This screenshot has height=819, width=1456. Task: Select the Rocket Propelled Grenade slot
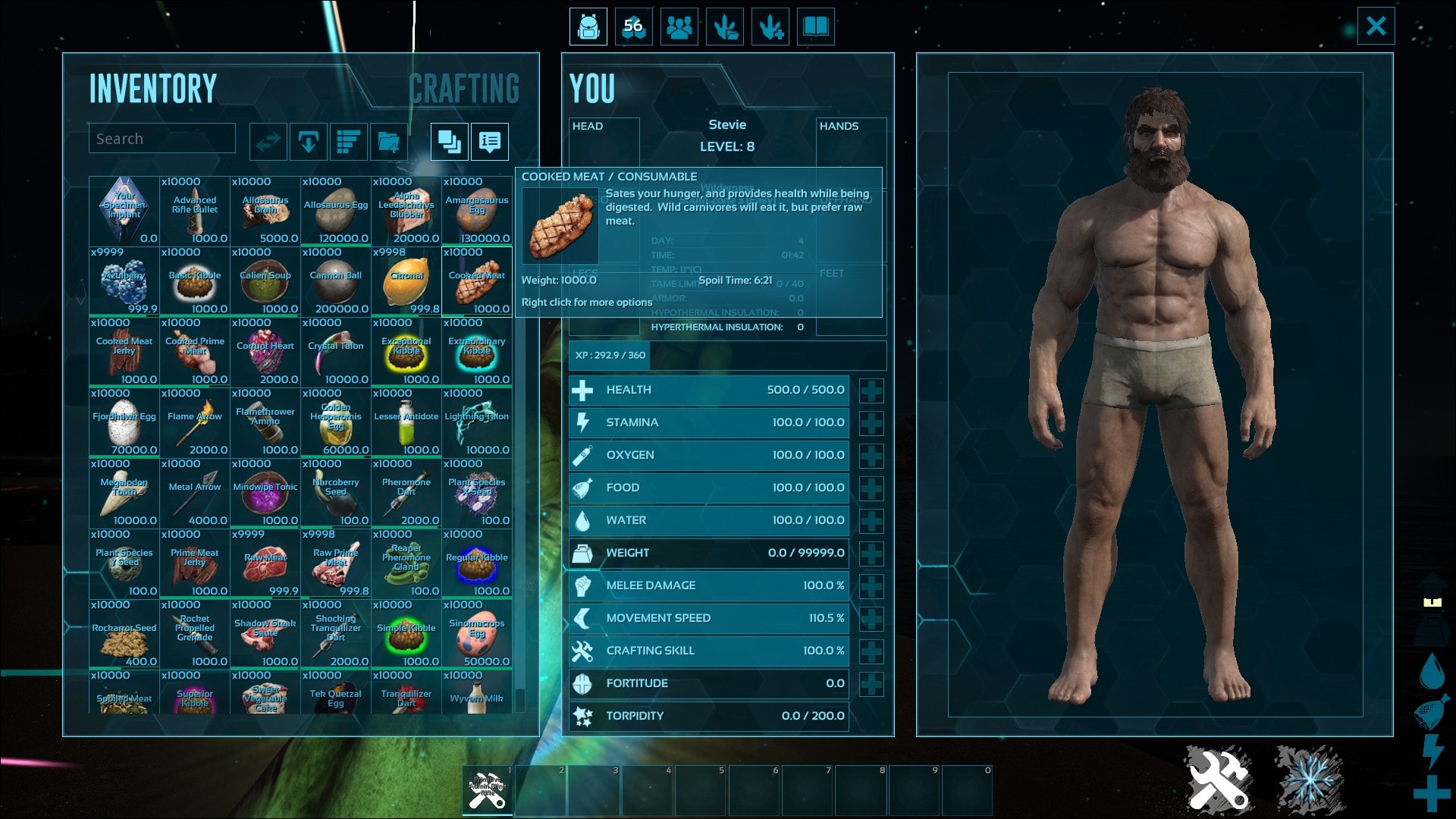coord(195,634)
